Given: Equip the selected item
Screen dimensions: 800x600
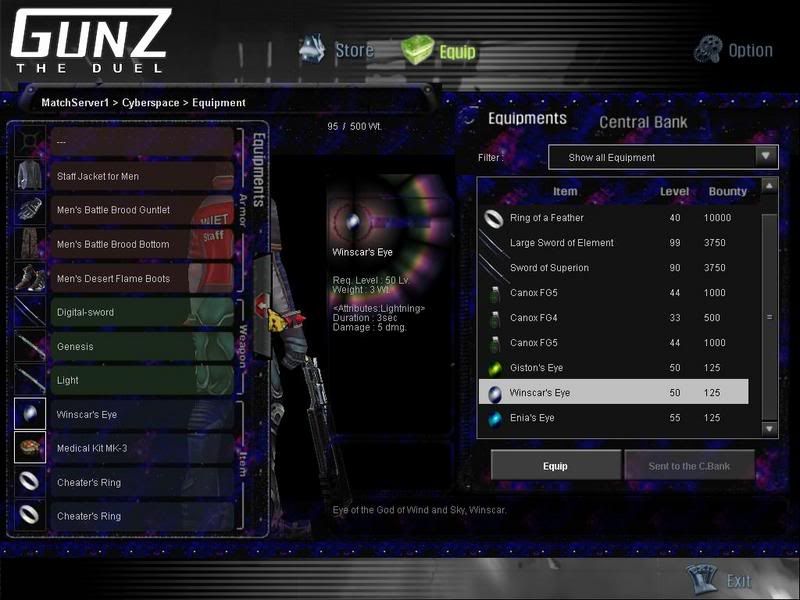Looking at the screenshot, I should [555, 466].
